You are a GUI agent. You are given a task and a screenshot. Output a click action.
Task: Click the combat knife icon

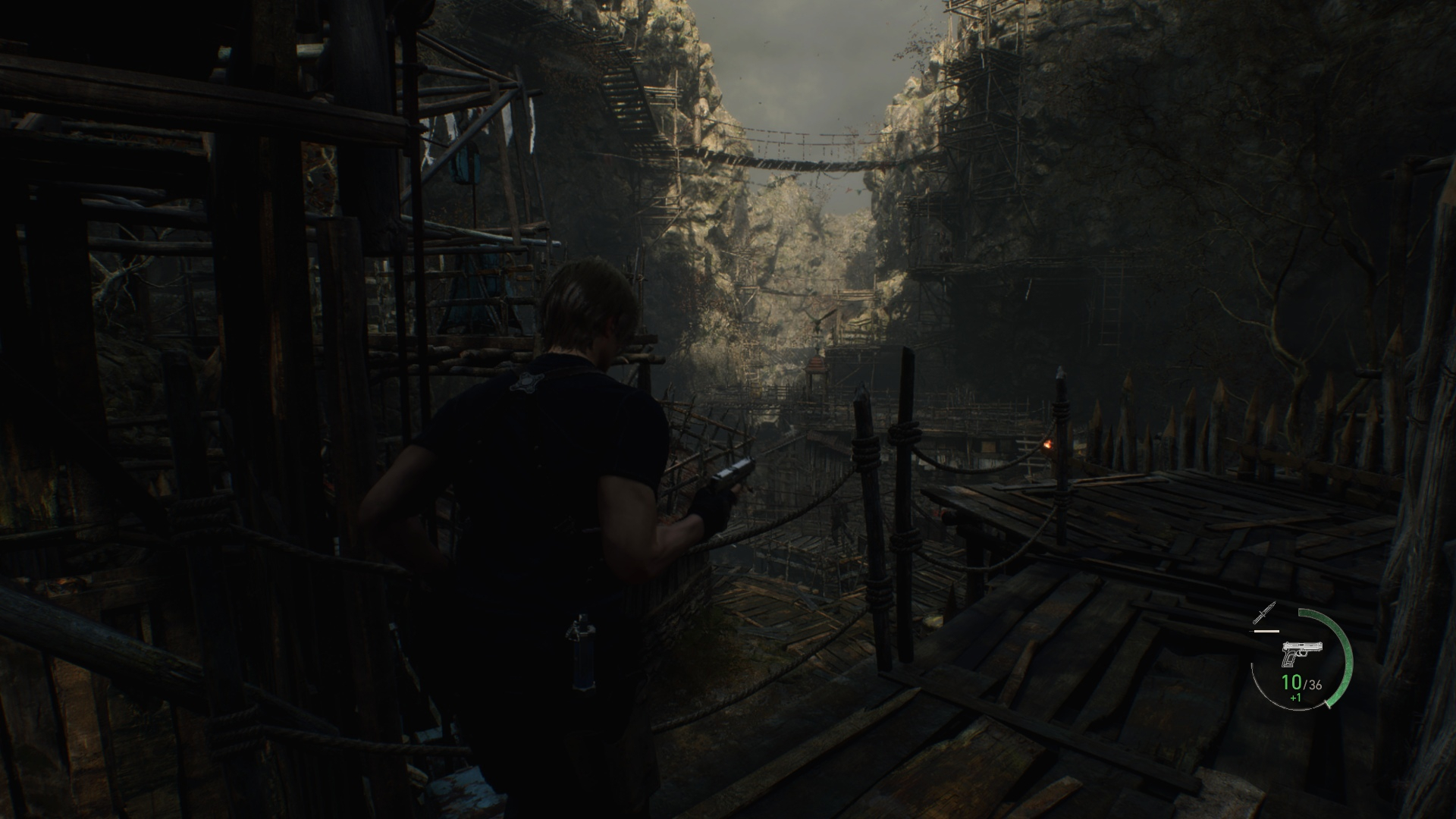coord(1266,613)
